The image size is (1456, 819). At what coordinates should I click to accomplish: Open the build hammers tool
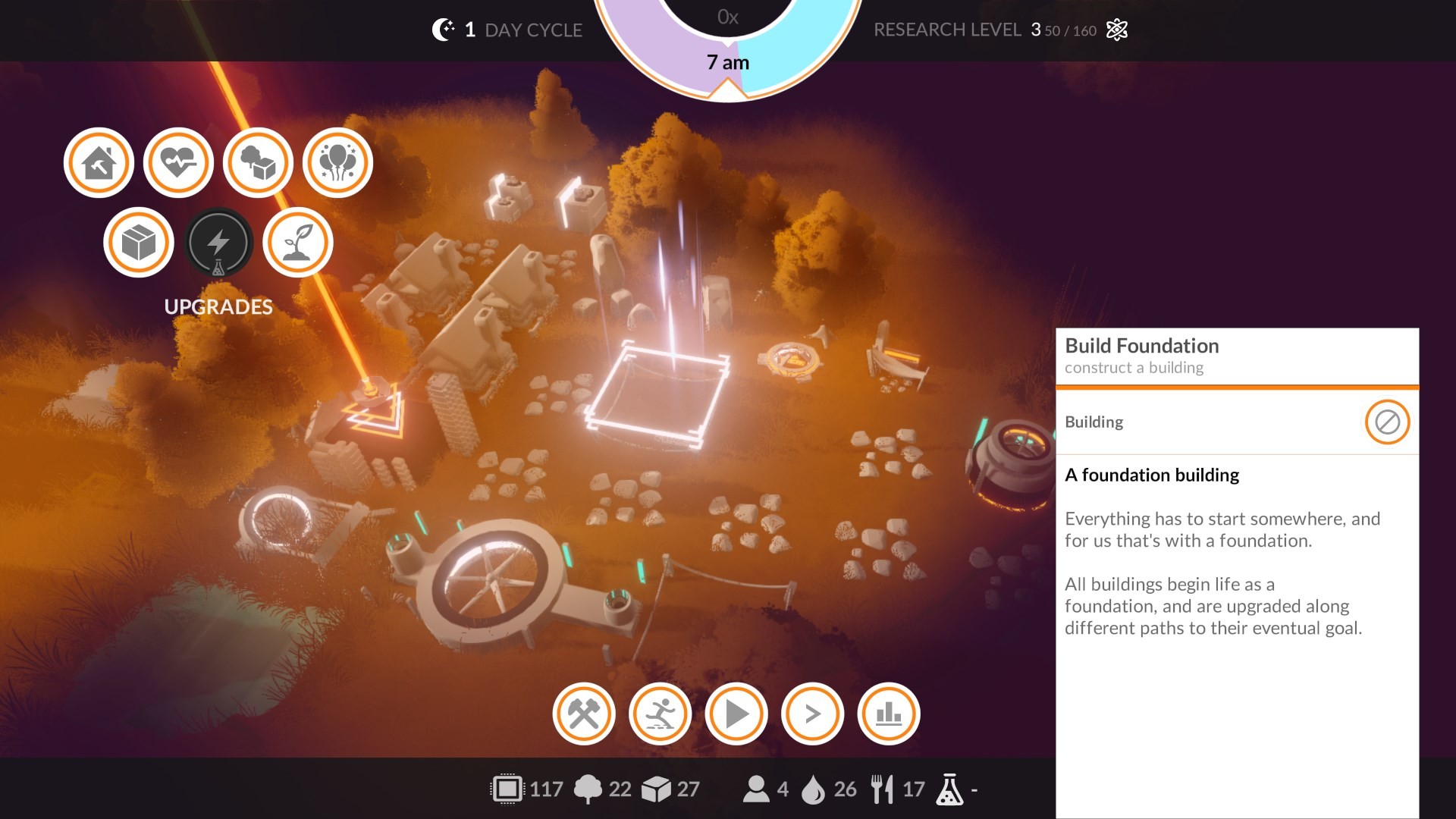coord(583,714)
